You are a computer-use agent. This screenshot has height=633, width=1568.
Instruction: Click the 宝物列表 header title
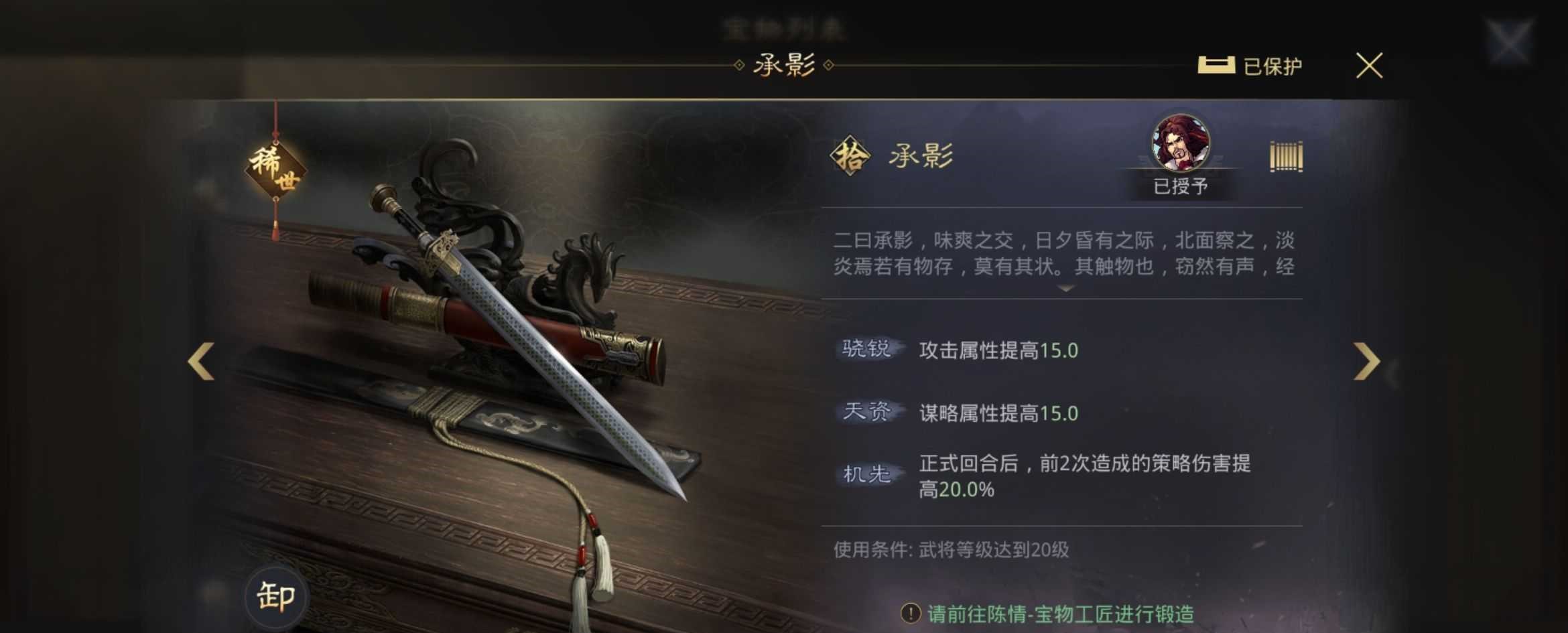tap(784, 27)
